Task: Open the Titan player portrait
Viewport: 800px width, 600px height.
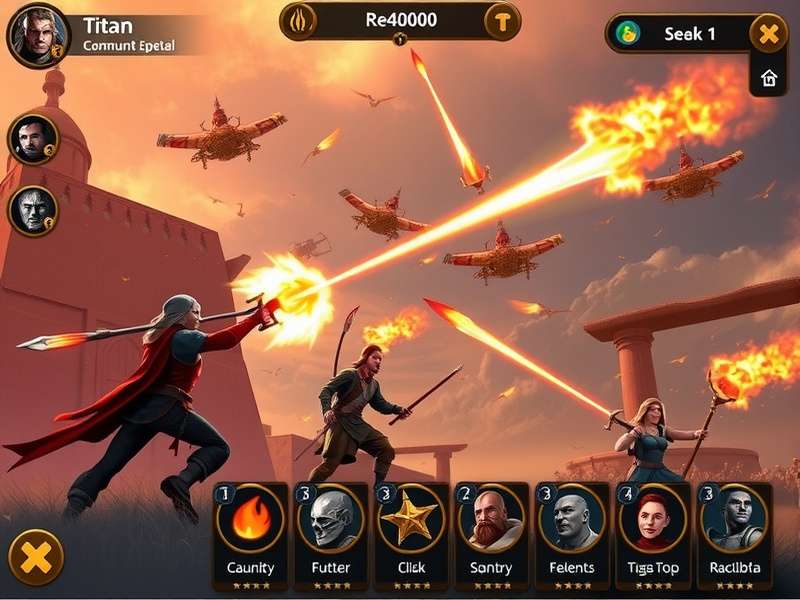Action: [x=39, y=35]
